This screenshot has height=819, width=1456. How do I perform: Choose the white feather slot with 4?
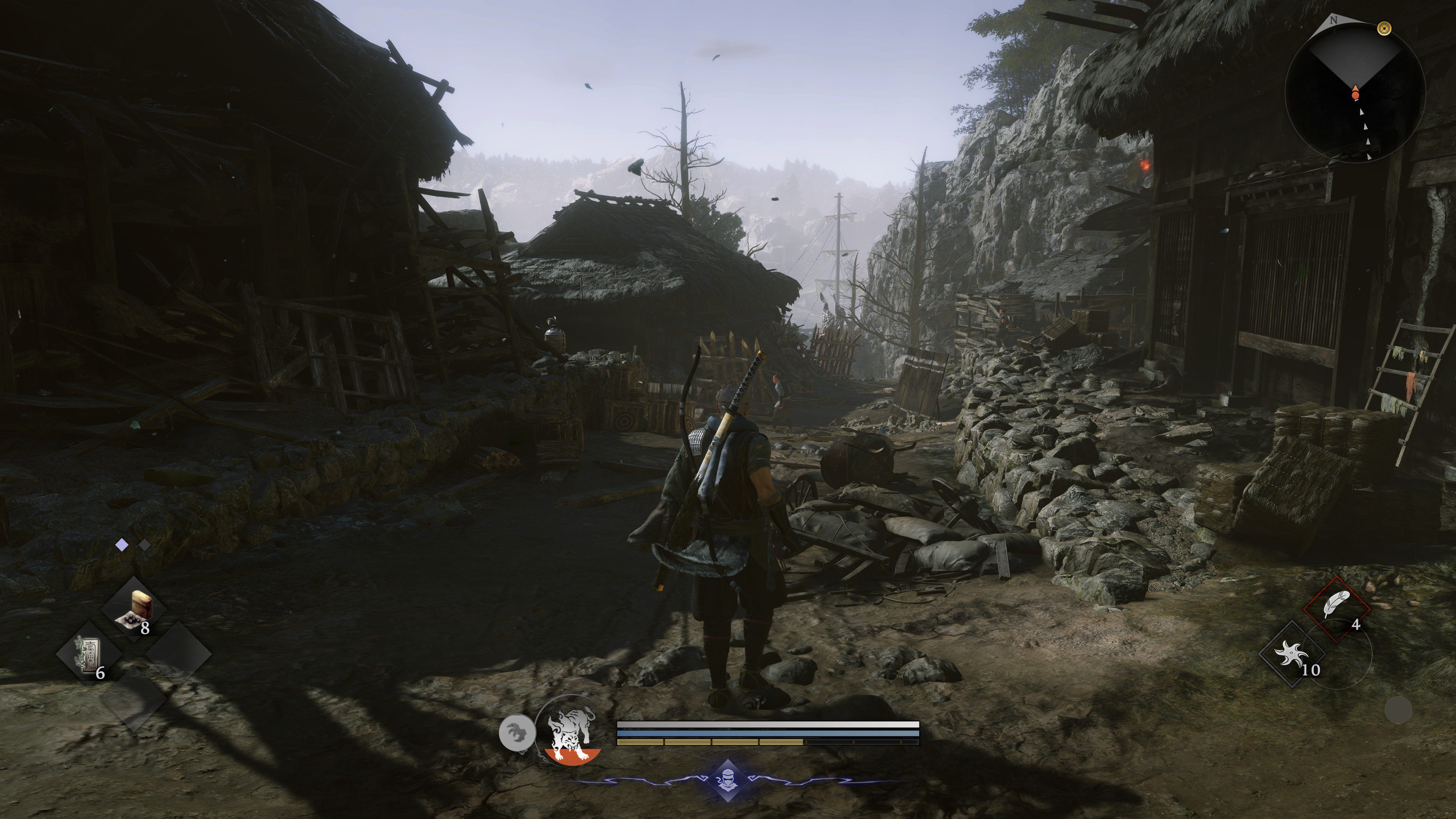coord(1337,609)
